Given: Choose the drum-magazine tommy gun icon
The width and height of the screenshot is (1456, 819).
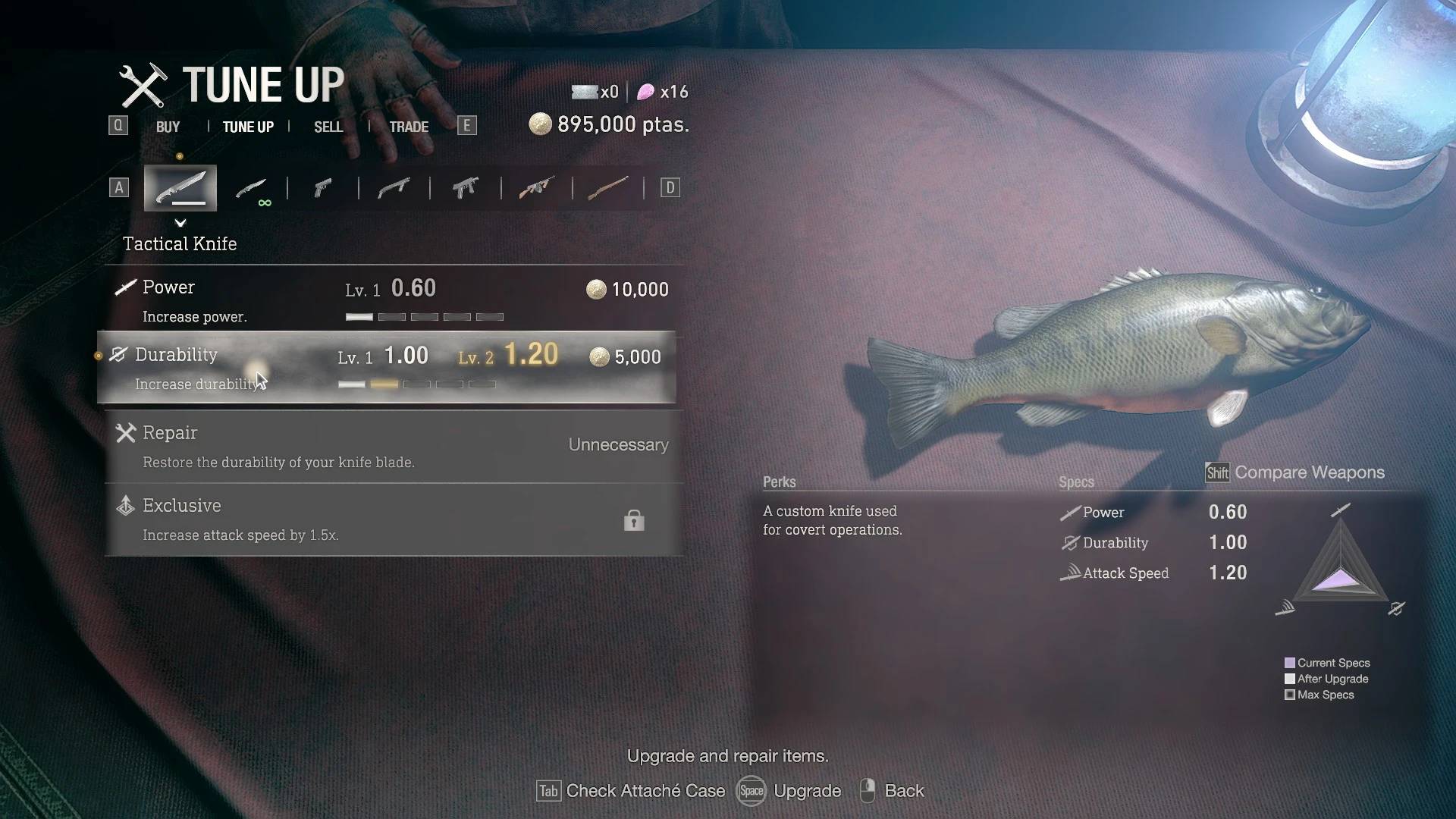Looking at the screenshot, I should (536, 187).
